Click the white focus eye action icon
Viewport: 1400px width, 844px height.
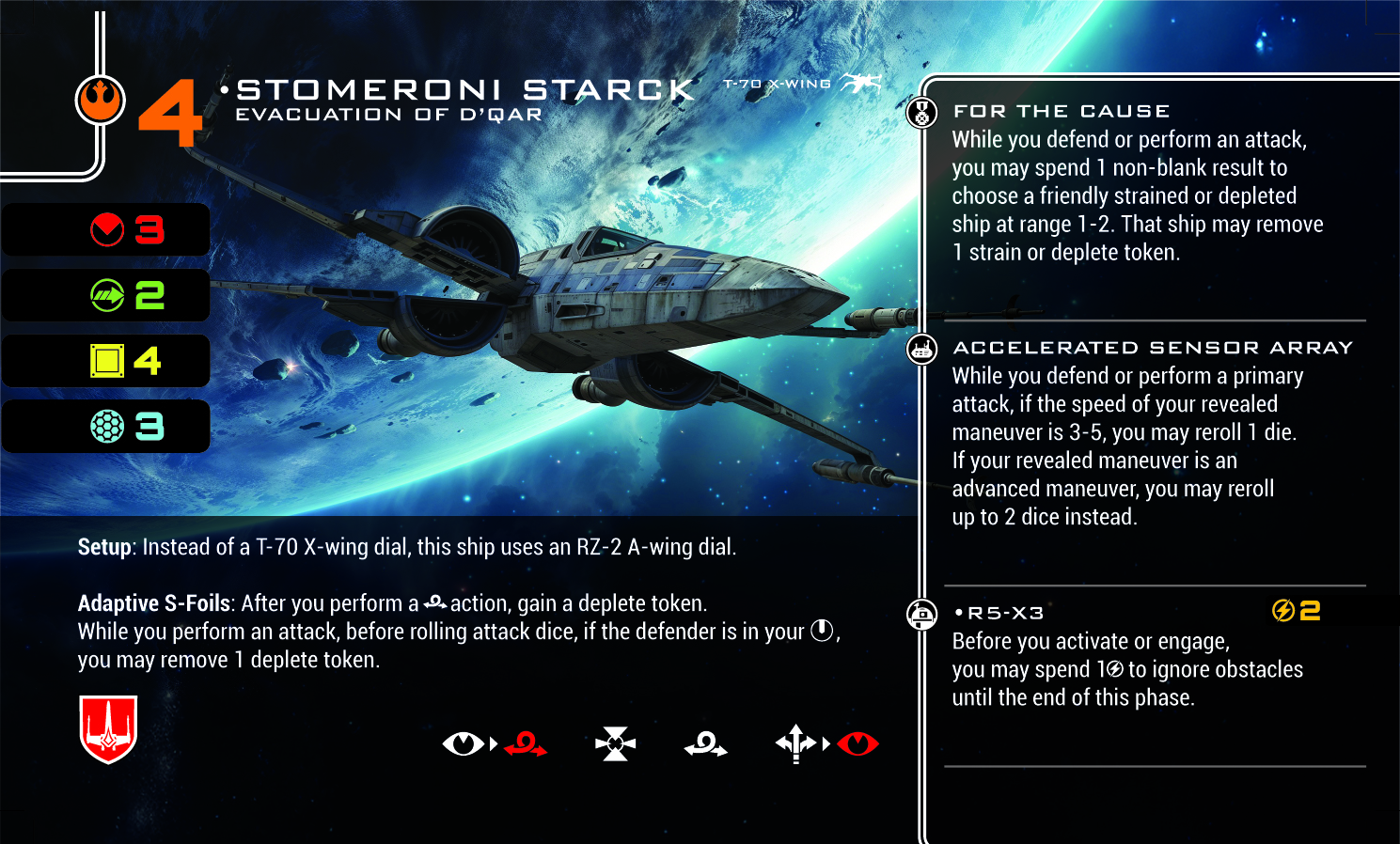463,744
